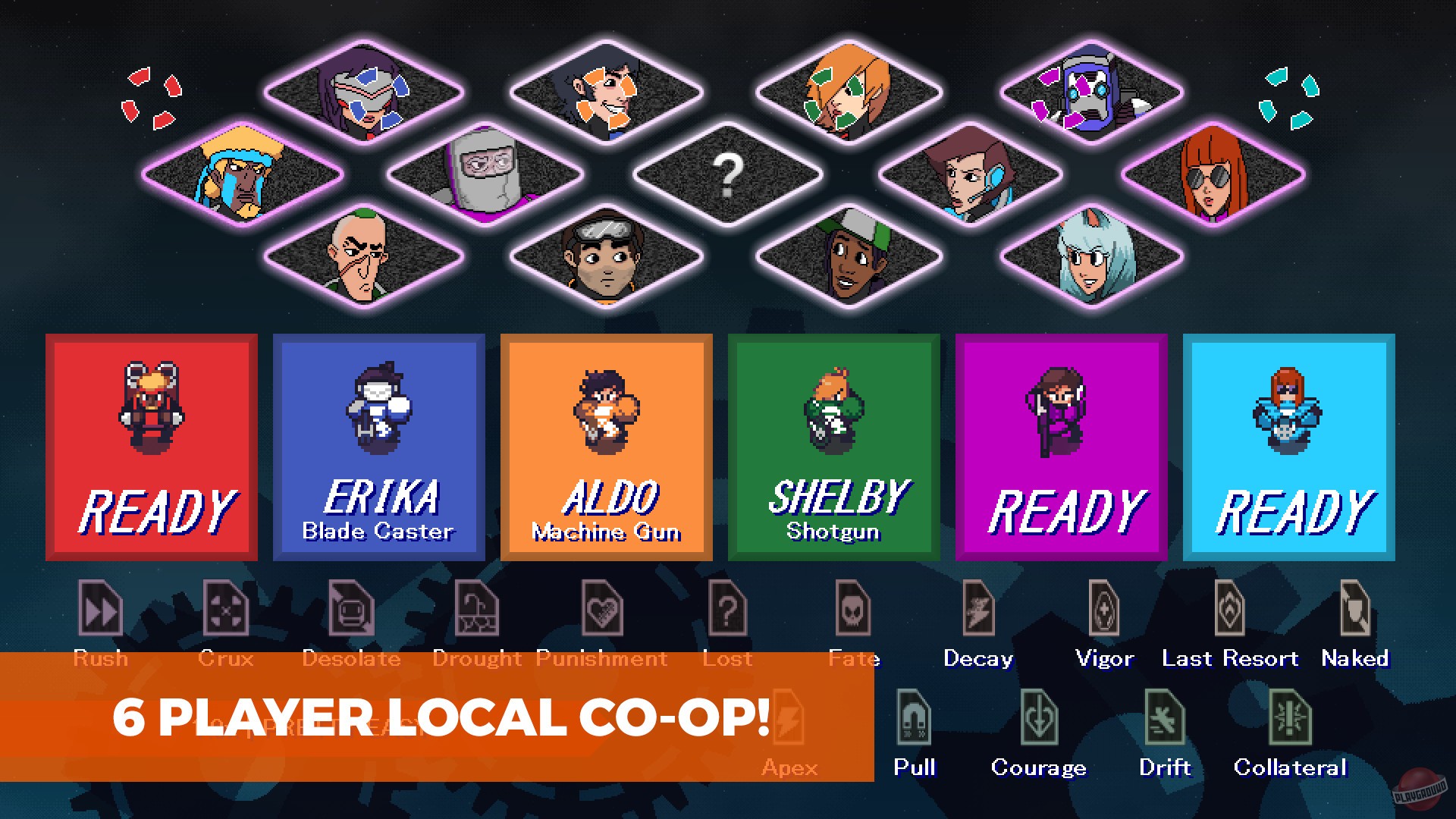Select the Fate skull perk icon

pos(853,610)
